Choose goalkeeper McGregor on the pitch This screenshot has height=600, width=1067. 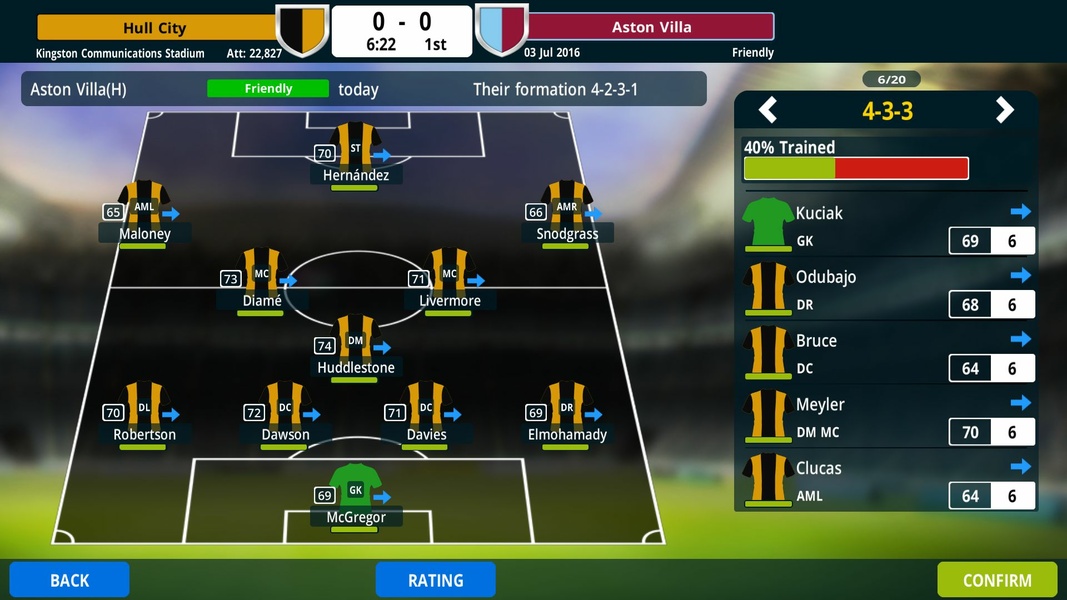click(x=355, y=490)
